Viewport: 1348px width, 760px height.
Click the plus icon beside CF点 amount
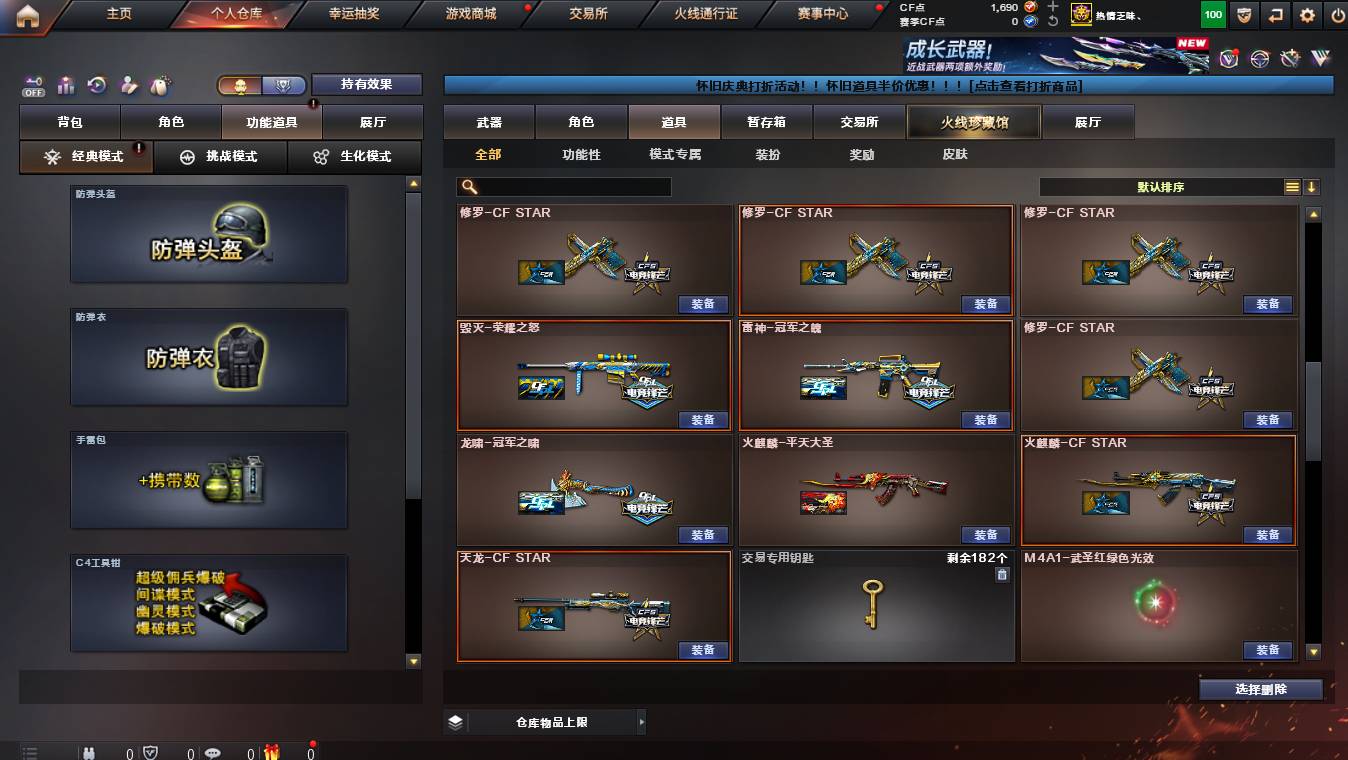(1053, 8)
